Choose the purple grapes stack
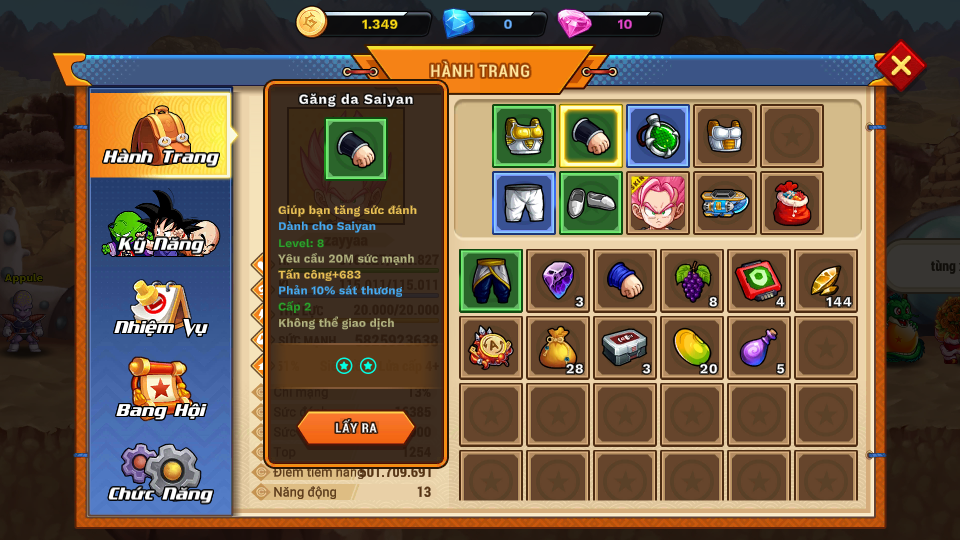Viewport: 960px width, 540px height. [692, 281]
